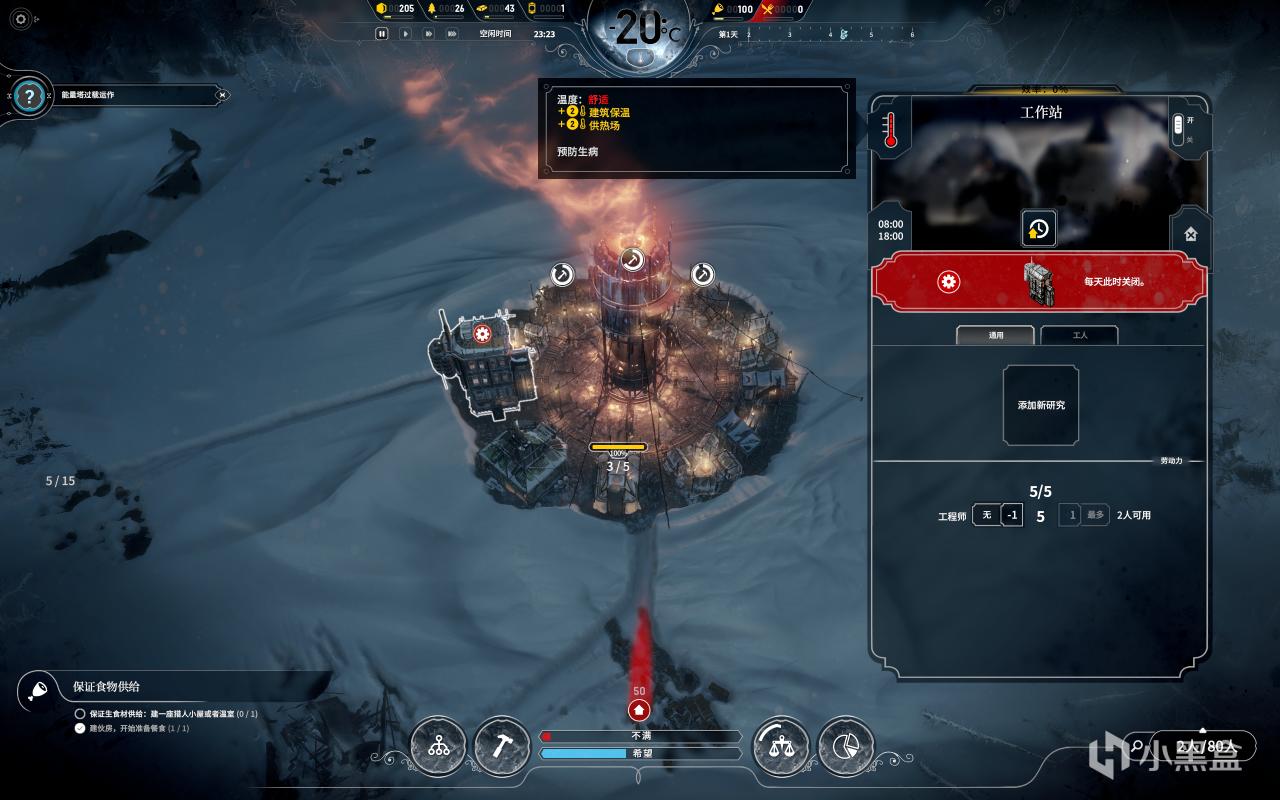Flip the workshop on/off switch
1280x800 pixels.
point(1178,128)
